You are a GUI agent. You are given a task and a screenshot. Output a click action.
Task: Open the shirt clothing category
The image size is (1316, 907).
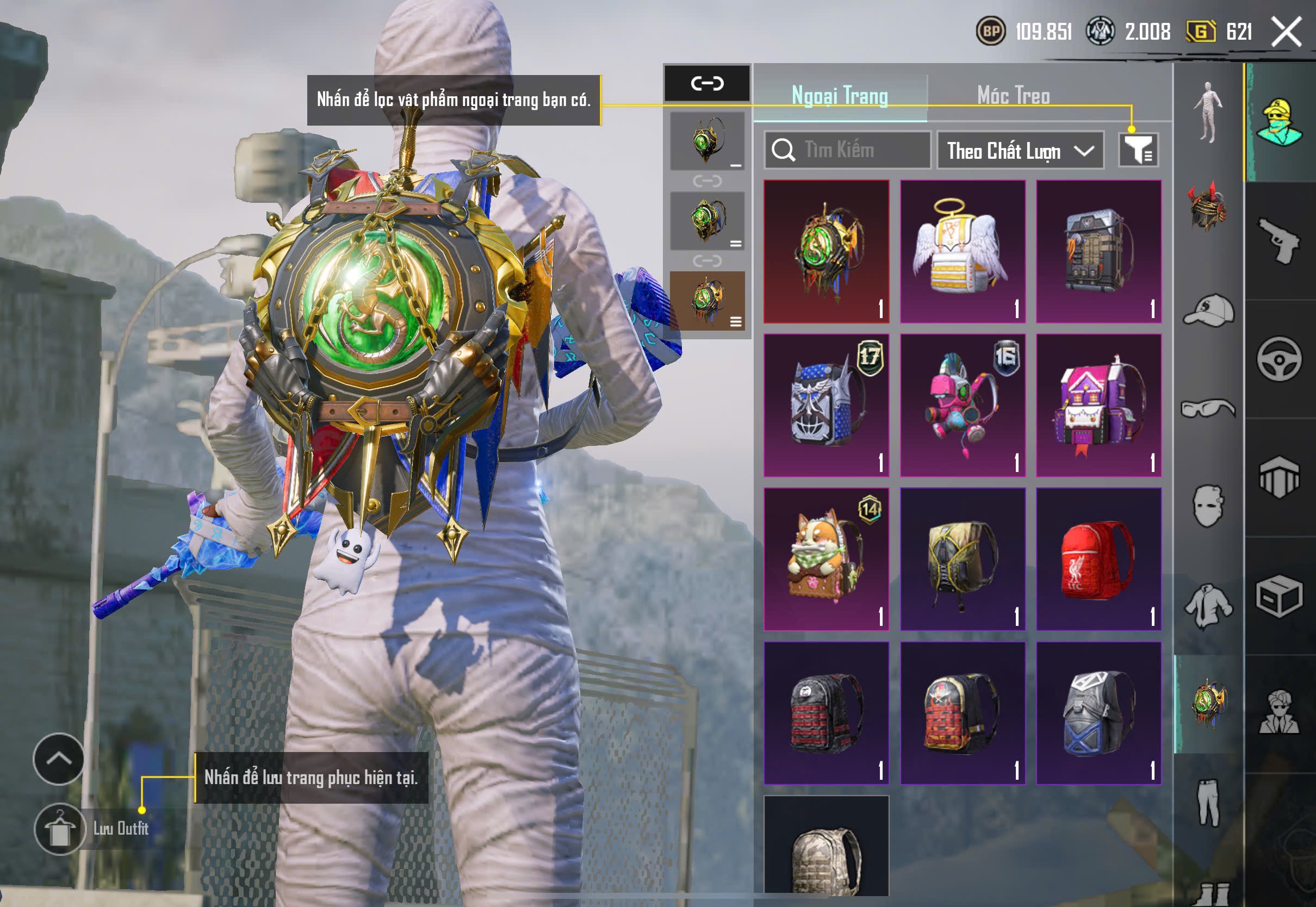pyautogui.click(x=1208, y=606)
